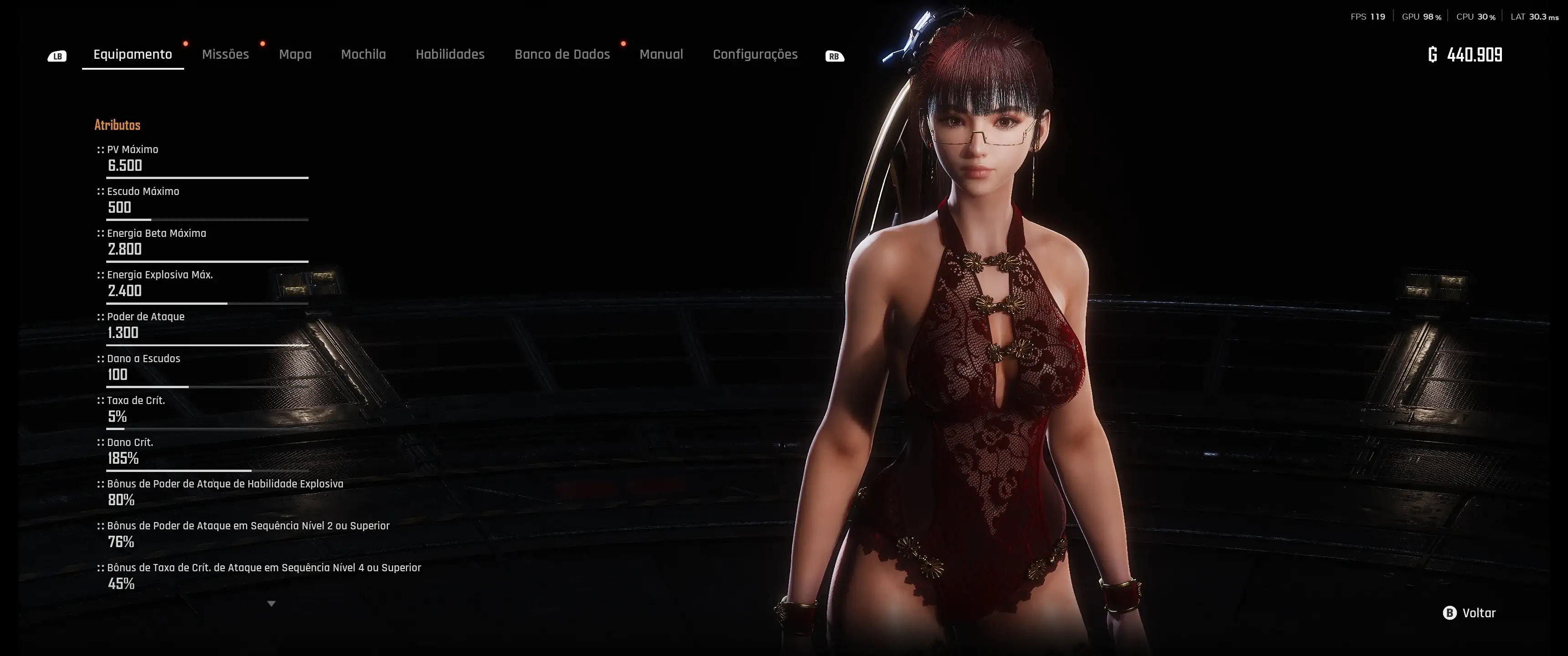Go to the Mochila tab
The image size is (1568, 656).
tap(363, 54)
